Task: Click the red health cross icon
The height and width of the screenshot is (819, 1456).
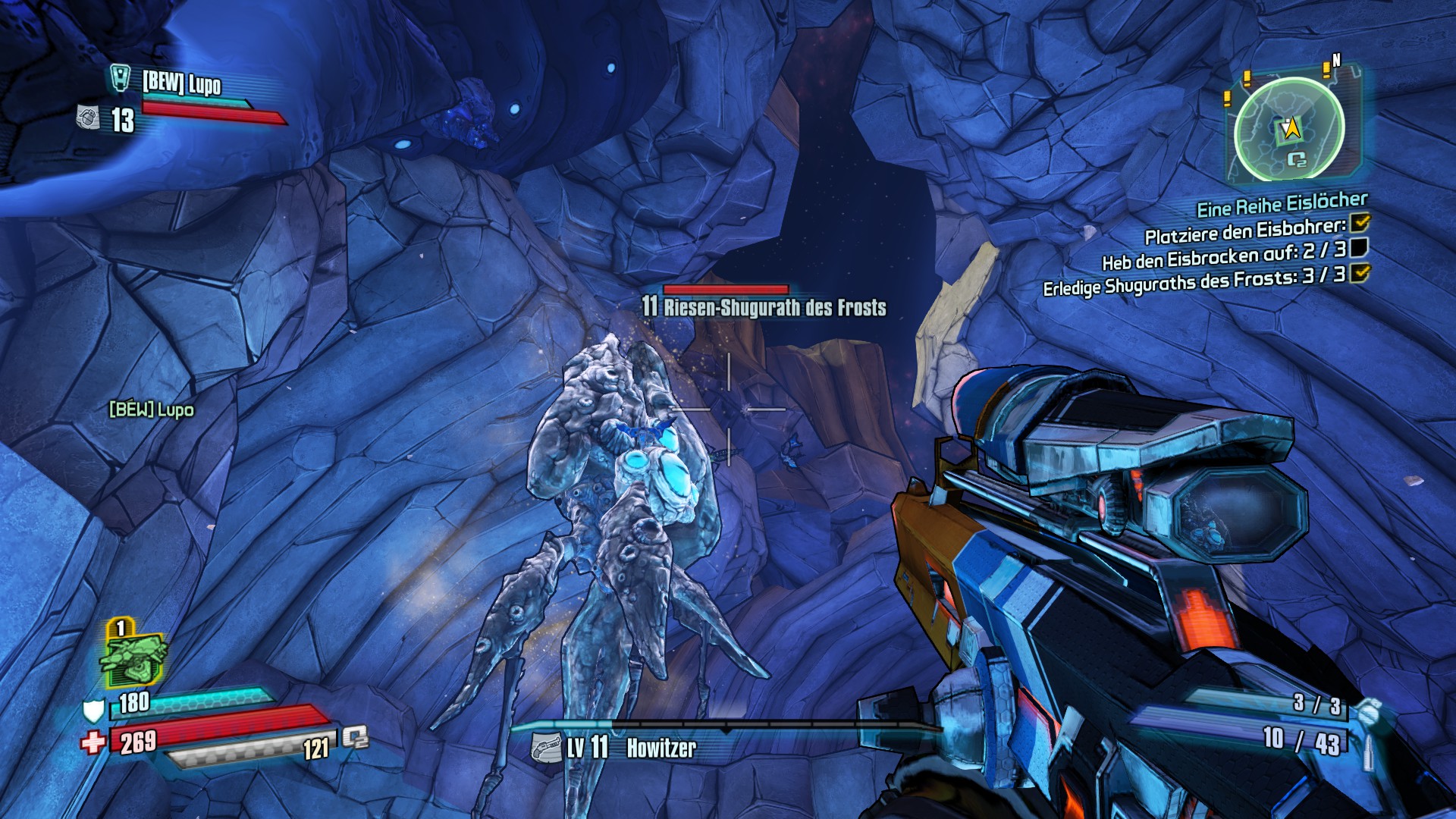Action: (93, 742)
